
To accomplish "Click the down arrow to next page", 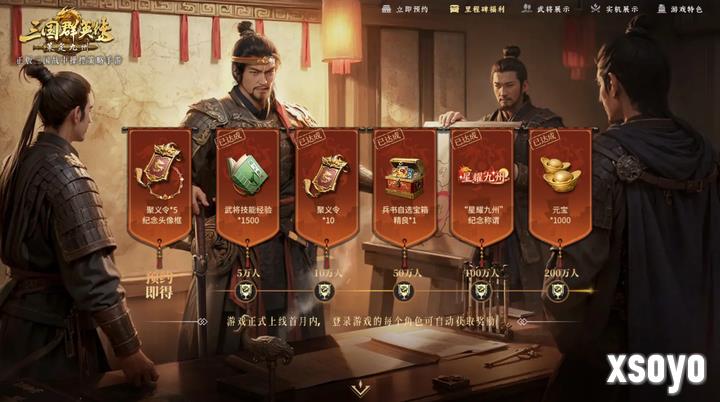I will (360, 389).
